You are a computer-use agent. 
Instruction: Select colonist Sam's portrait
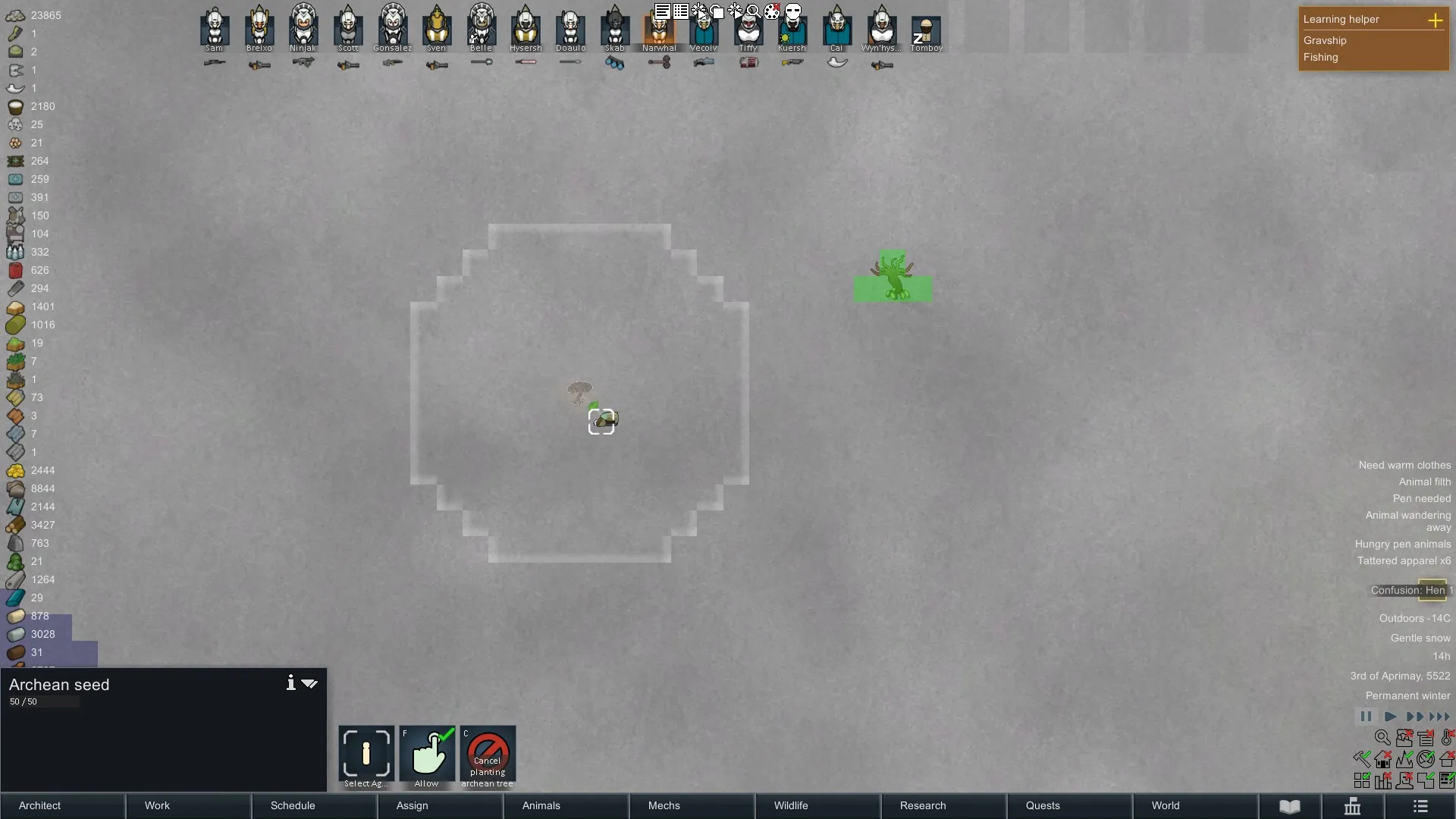pos(215,28)
